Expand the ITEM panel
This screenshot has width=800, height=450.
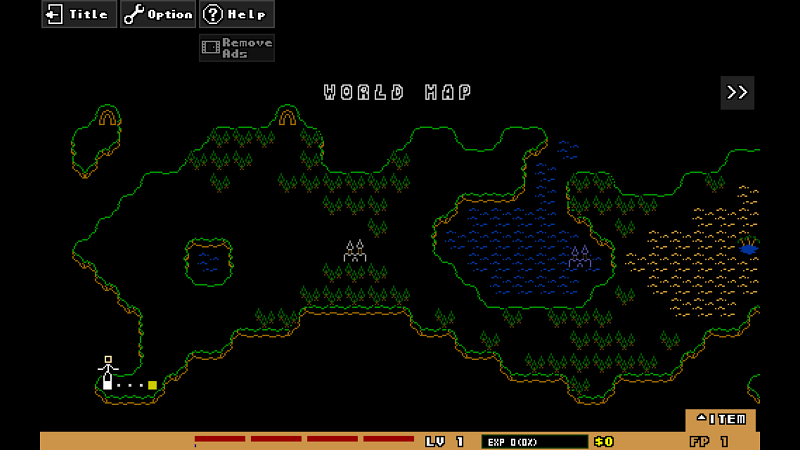point(720,419)
